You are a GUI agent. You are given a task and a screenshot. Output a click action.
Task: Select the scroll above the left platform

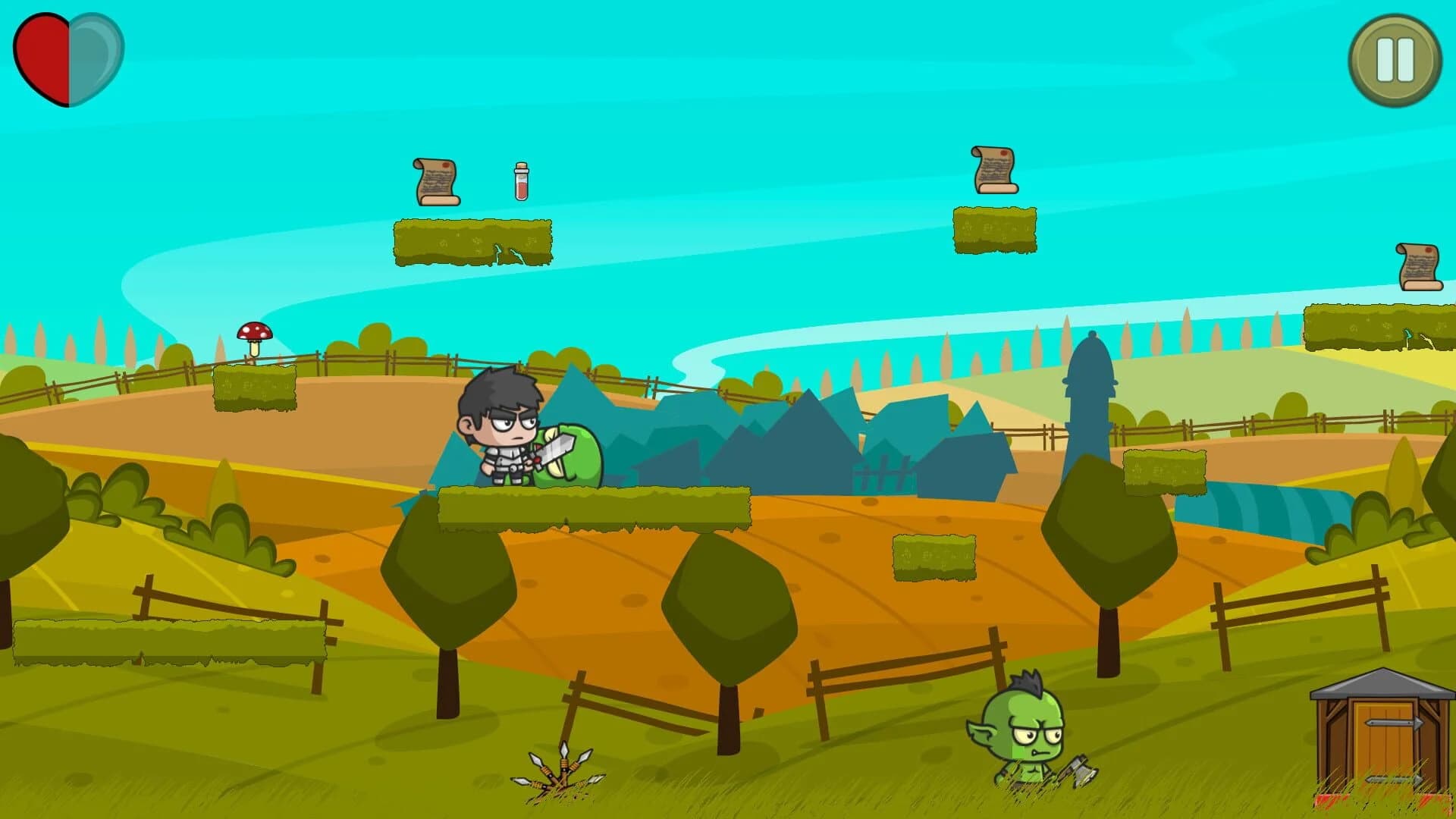tap(436, 182)
